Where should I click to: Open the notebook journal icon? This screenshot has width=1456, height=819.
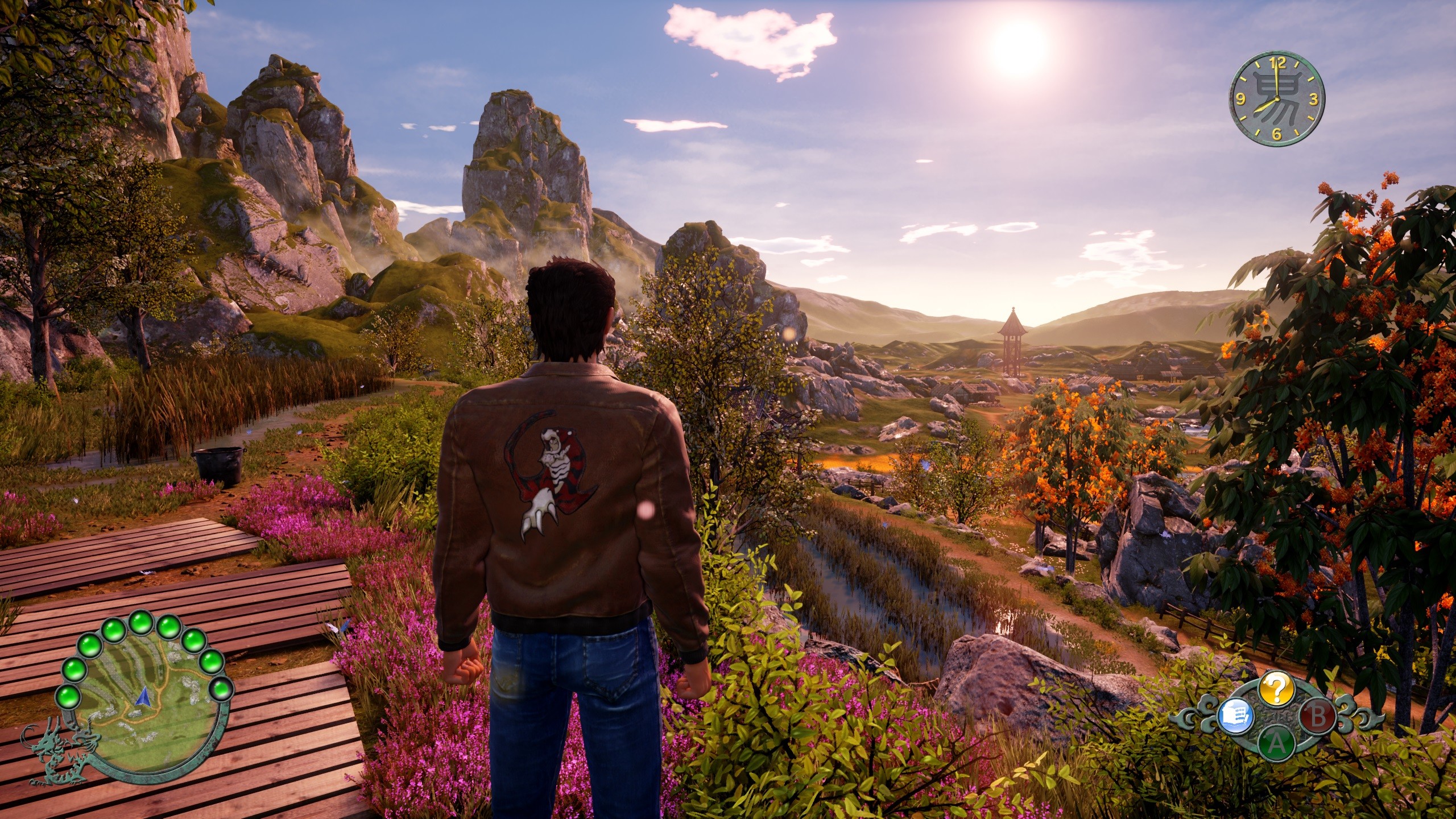point(1235,716)
